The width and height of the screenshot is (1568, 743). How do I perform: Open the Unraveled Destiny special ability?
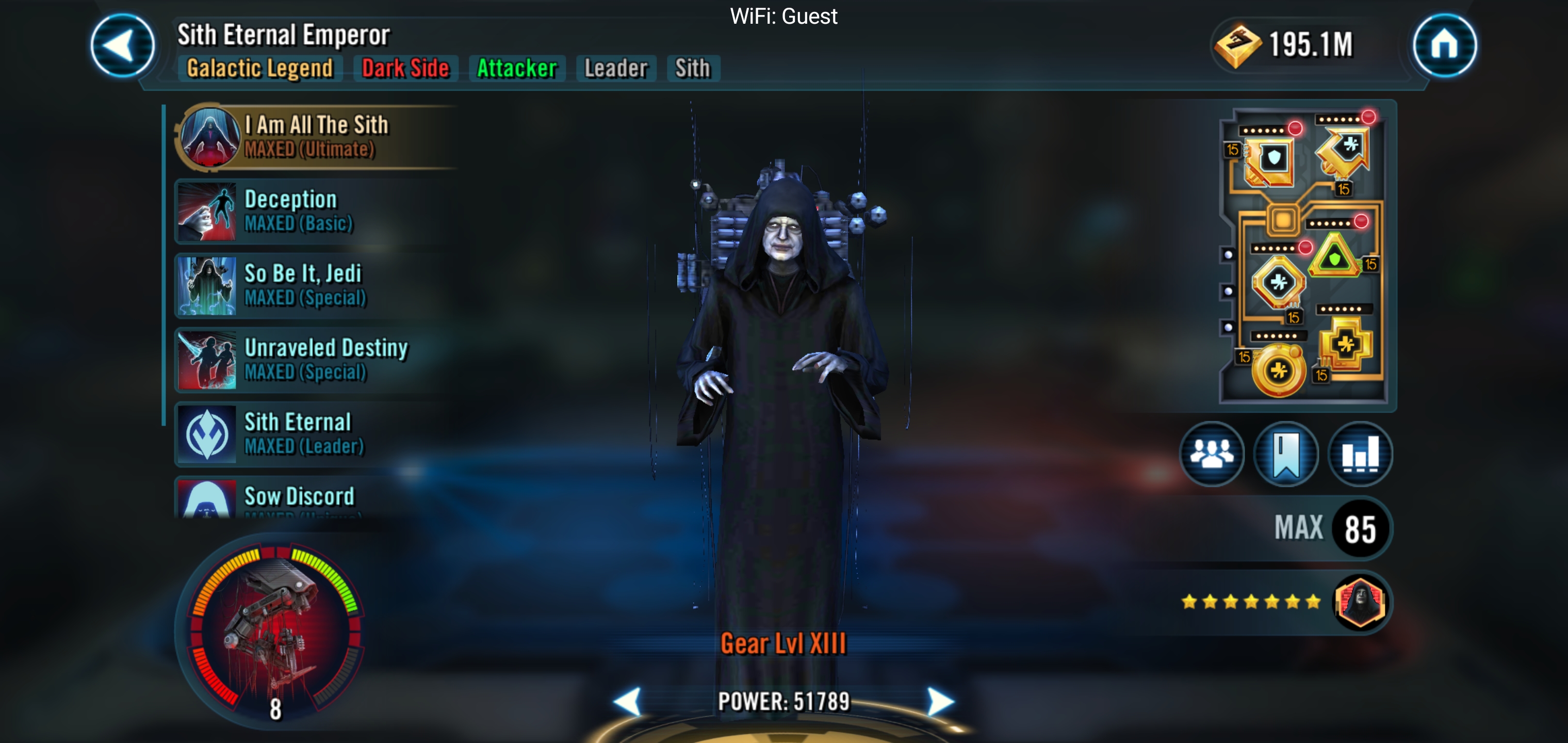pos(317,359)
